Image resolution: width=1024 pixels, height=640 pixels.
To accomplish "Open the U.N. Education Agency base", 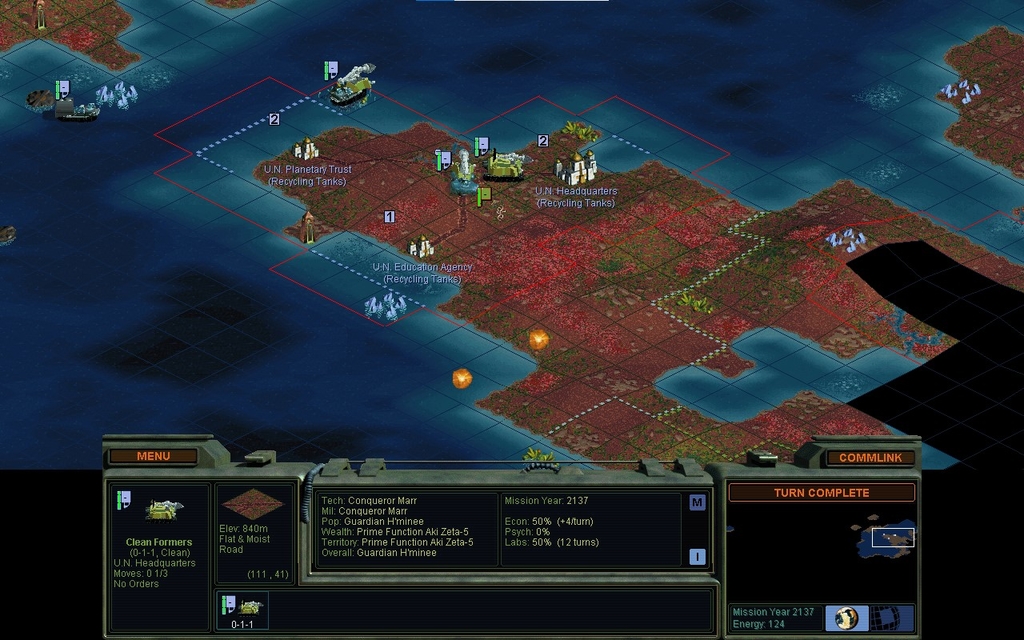I will point(421,247).
